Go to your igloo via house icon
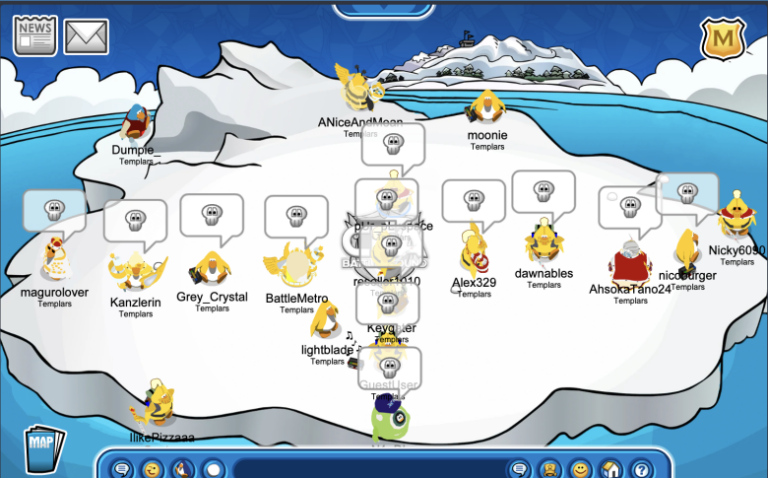The height and width of the screenshot is (478, 768). coord(611,469)
